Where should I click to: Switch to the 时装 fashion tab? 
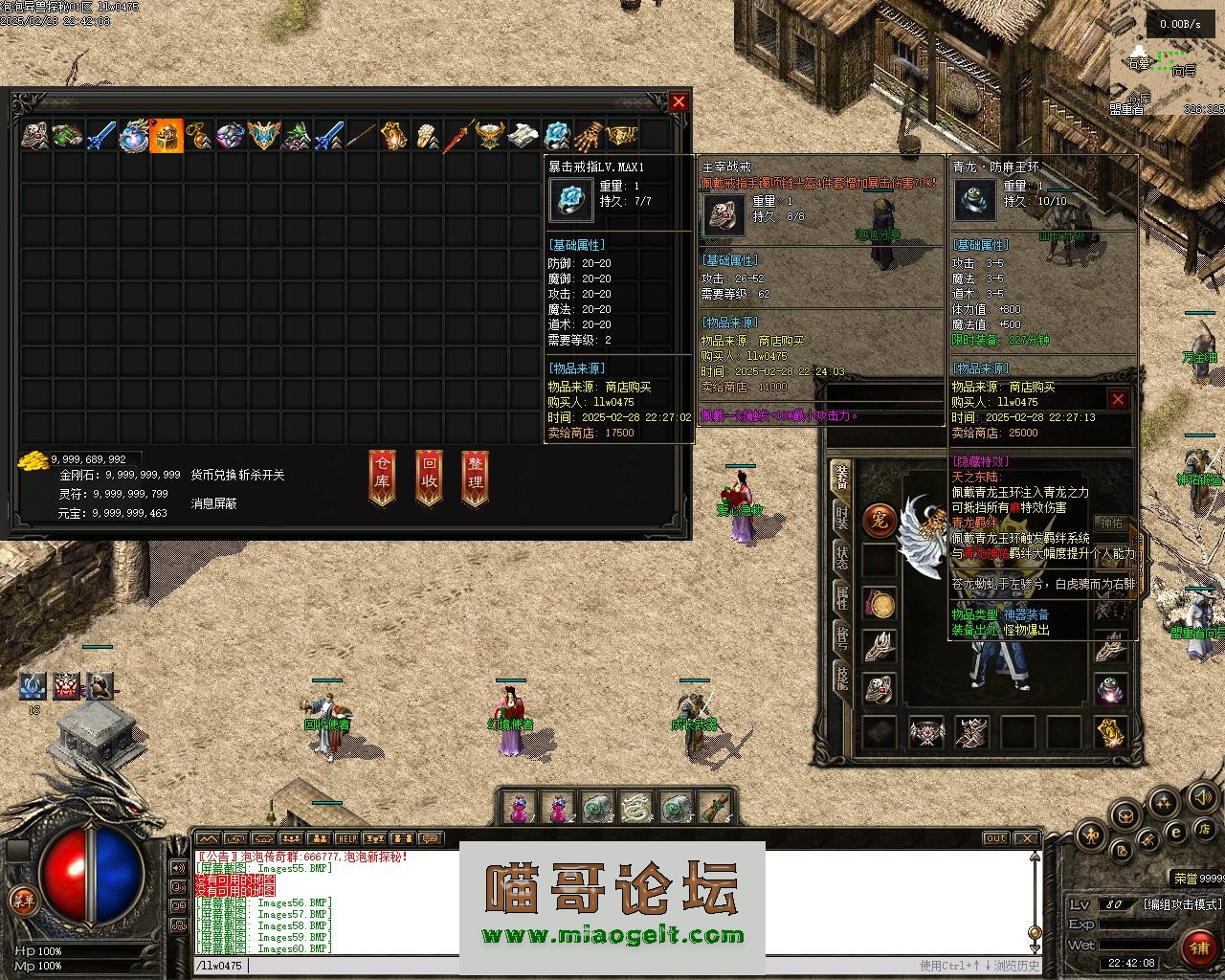coord(841,517)
